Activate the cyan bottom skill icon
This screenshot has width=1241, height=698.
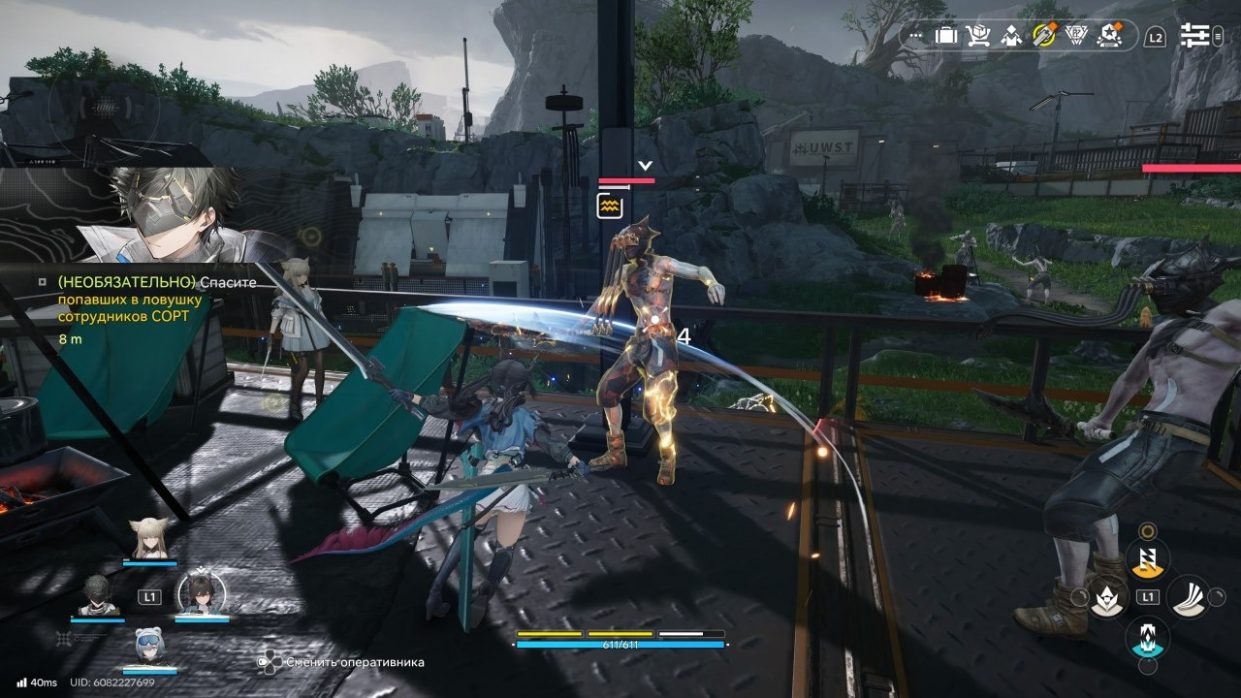(1147, 637)
